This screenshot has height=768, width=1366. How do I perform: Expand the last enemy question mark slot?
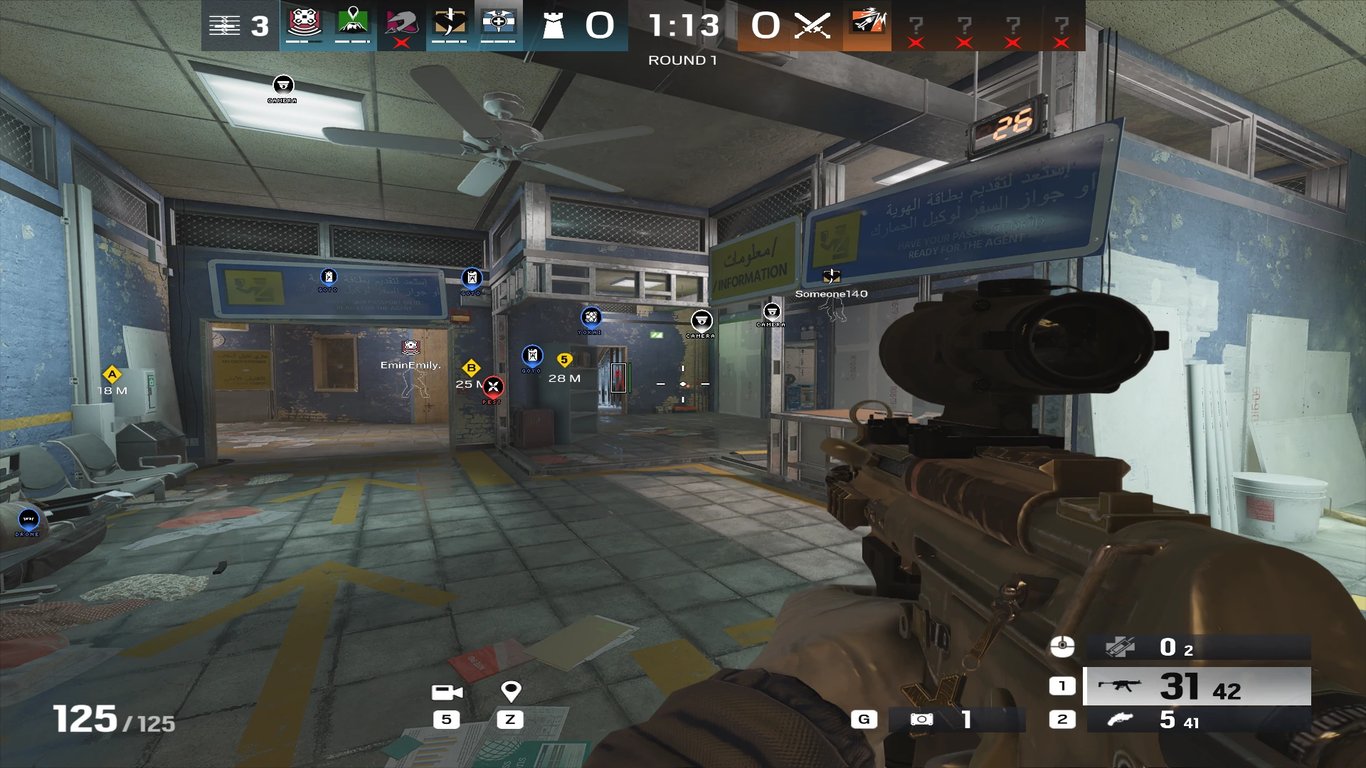1063,22
